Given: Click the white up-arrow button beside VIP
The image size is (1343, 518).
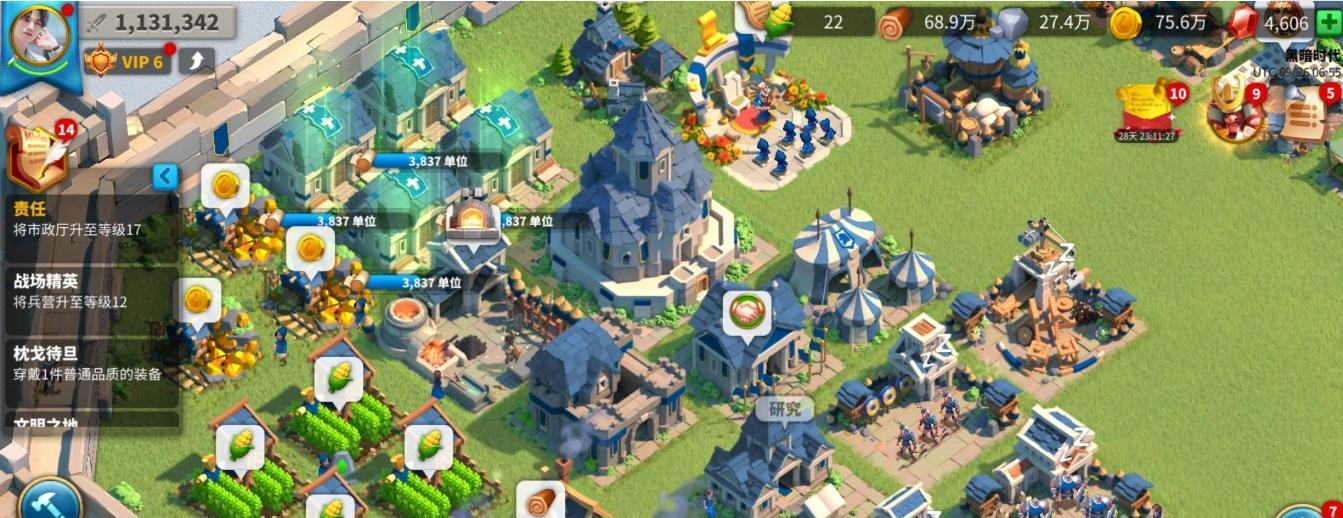Looking at the screenshot, I should point(196,62).
